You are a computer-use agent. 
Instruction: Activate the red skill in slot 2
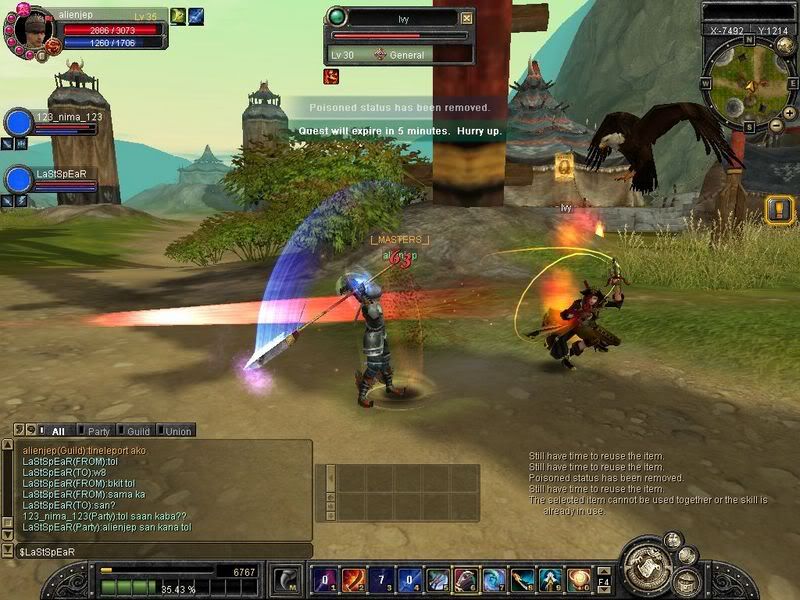click(x=352, y=580)
